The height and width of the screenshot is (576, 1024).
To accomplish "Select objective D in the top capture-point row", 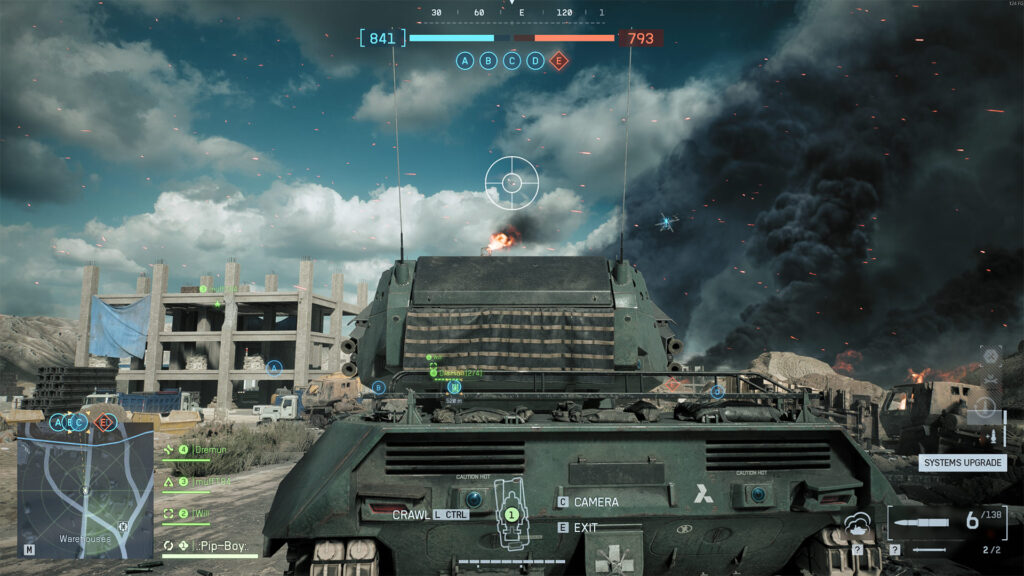I will click(536, 61).
